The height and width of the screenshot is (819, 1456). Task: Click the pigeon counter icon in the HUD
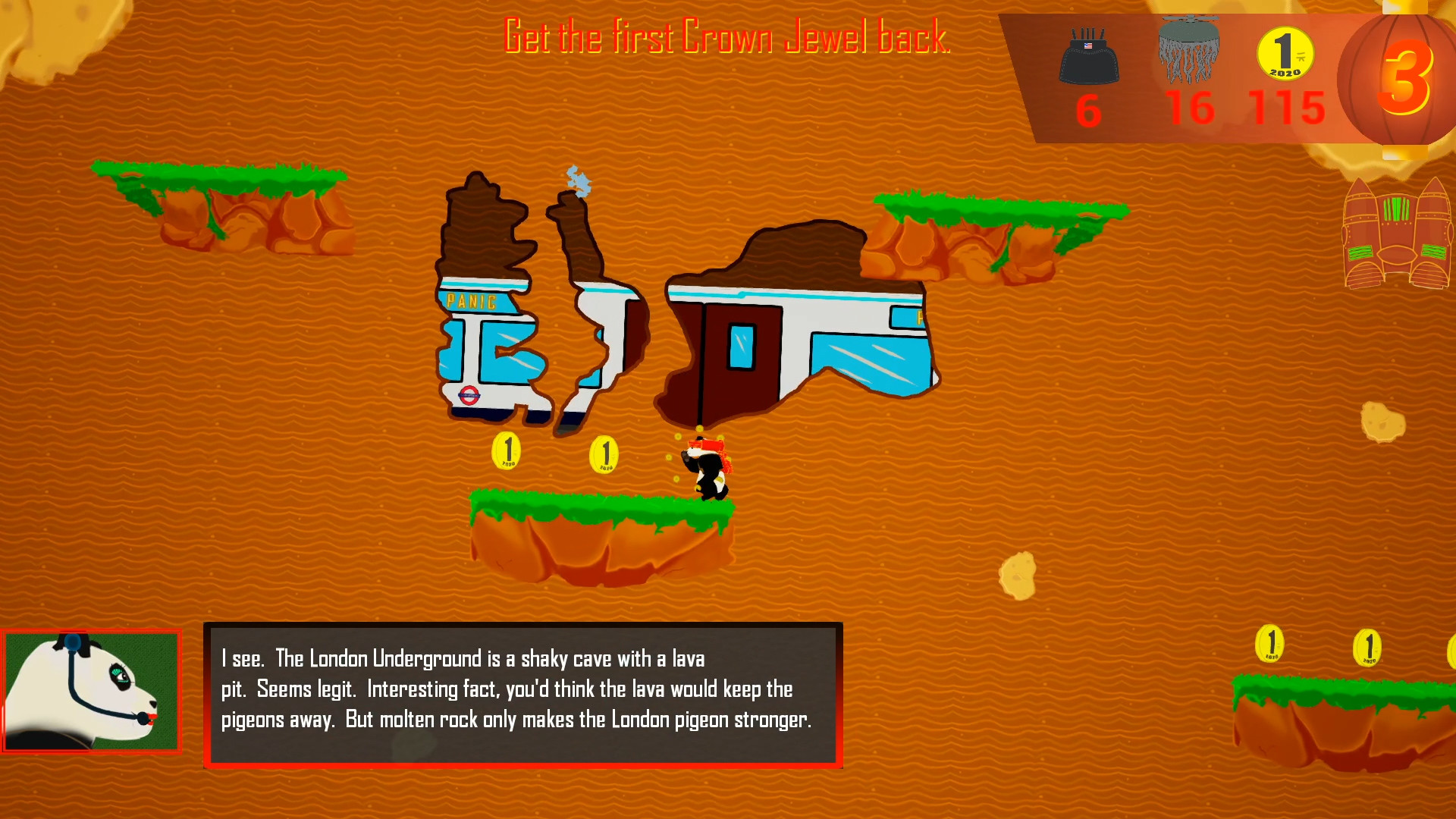pos(1189,49)
